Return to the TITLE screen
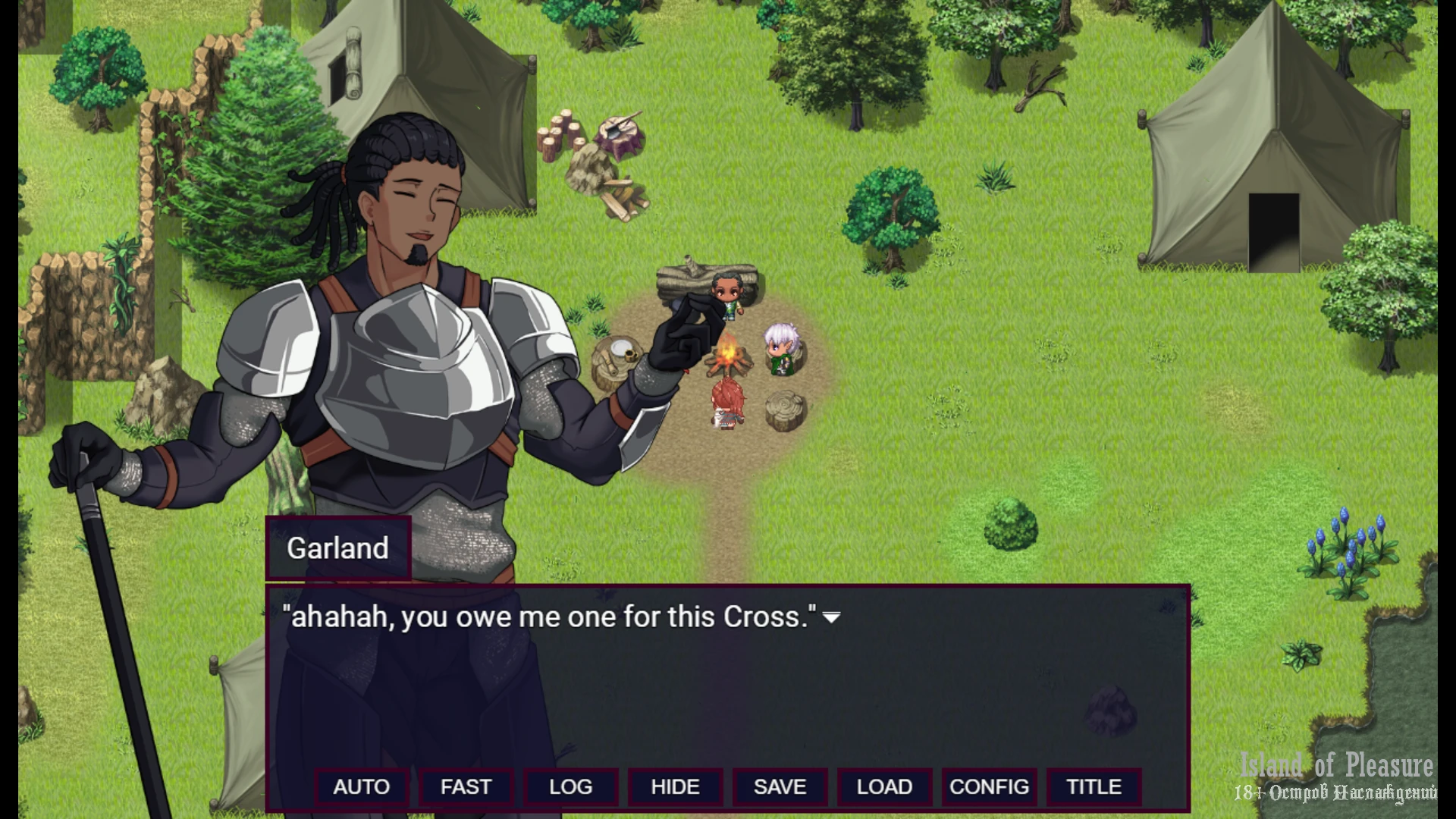1456x819 pixels. coord(1094,787)
